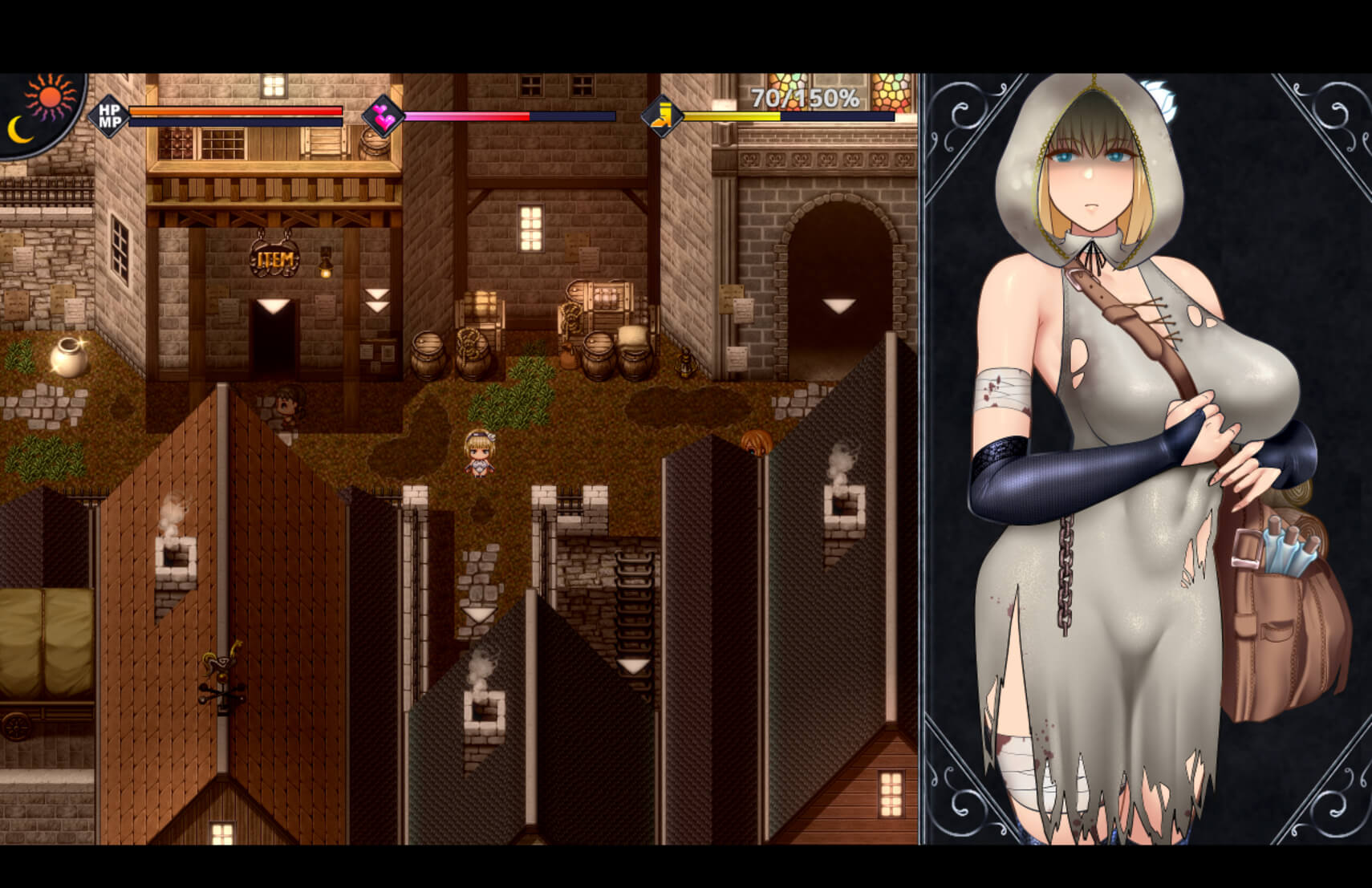Open the hooded character portrait panel
This screenshot has height=888, width=1372.
1146,459
